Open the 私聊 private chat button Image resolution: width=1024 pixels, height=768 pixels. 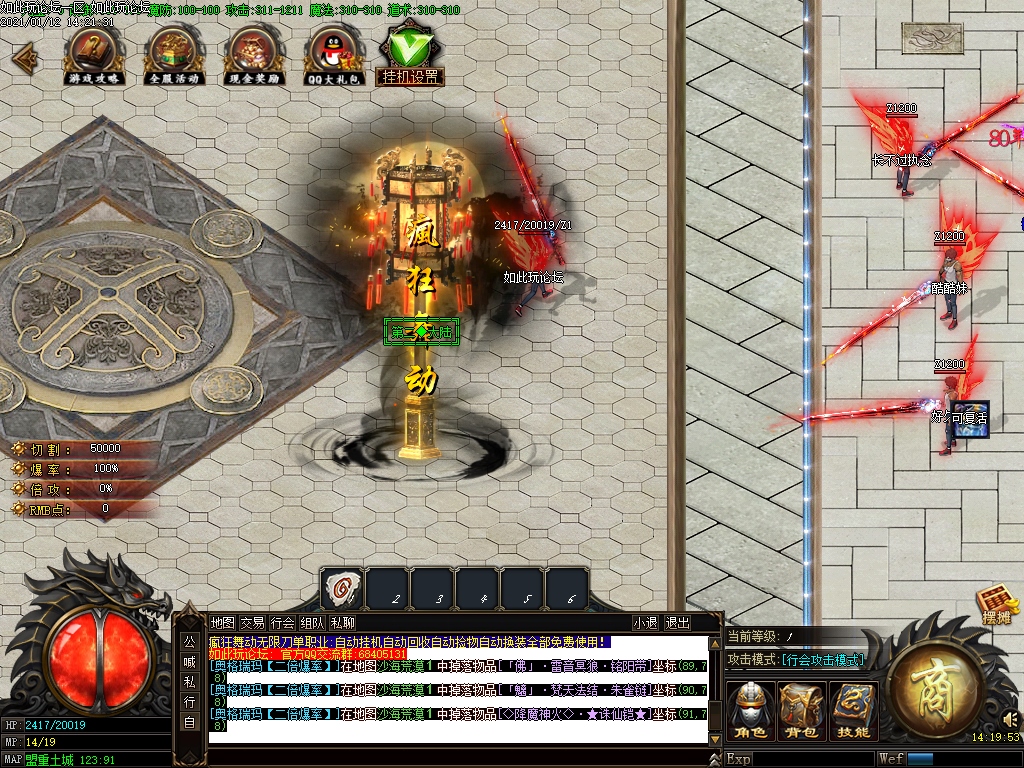pos(342,622)
